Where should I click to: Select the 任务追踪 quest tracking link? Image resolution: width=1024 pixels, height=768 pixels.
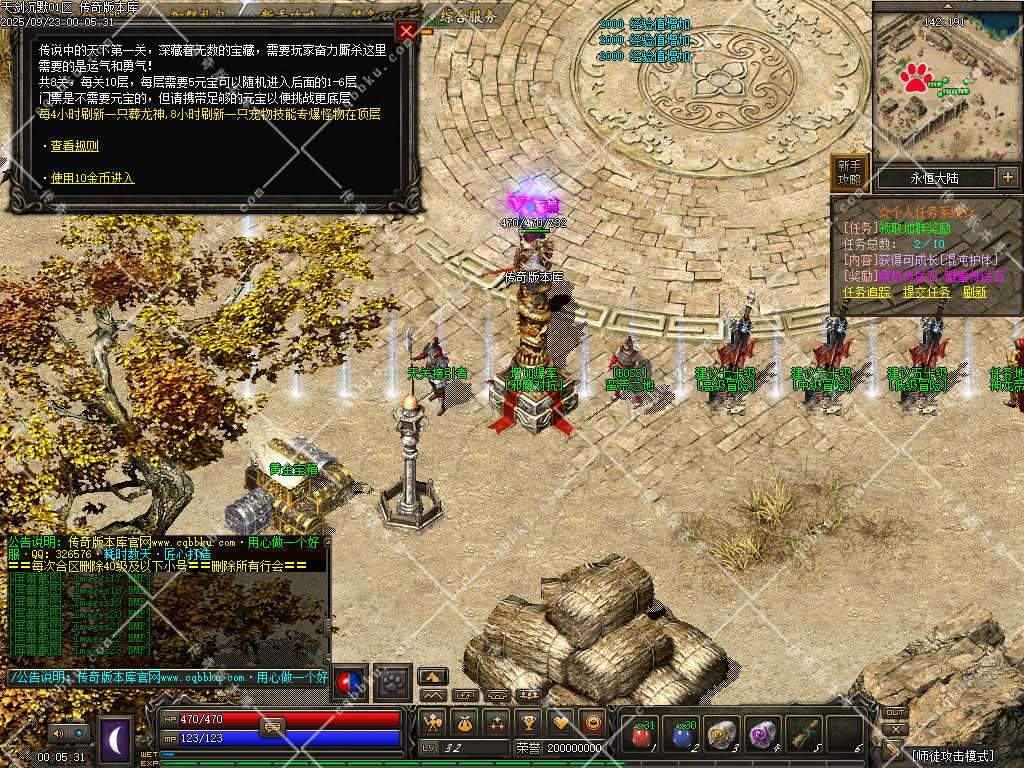click(867, 292)
